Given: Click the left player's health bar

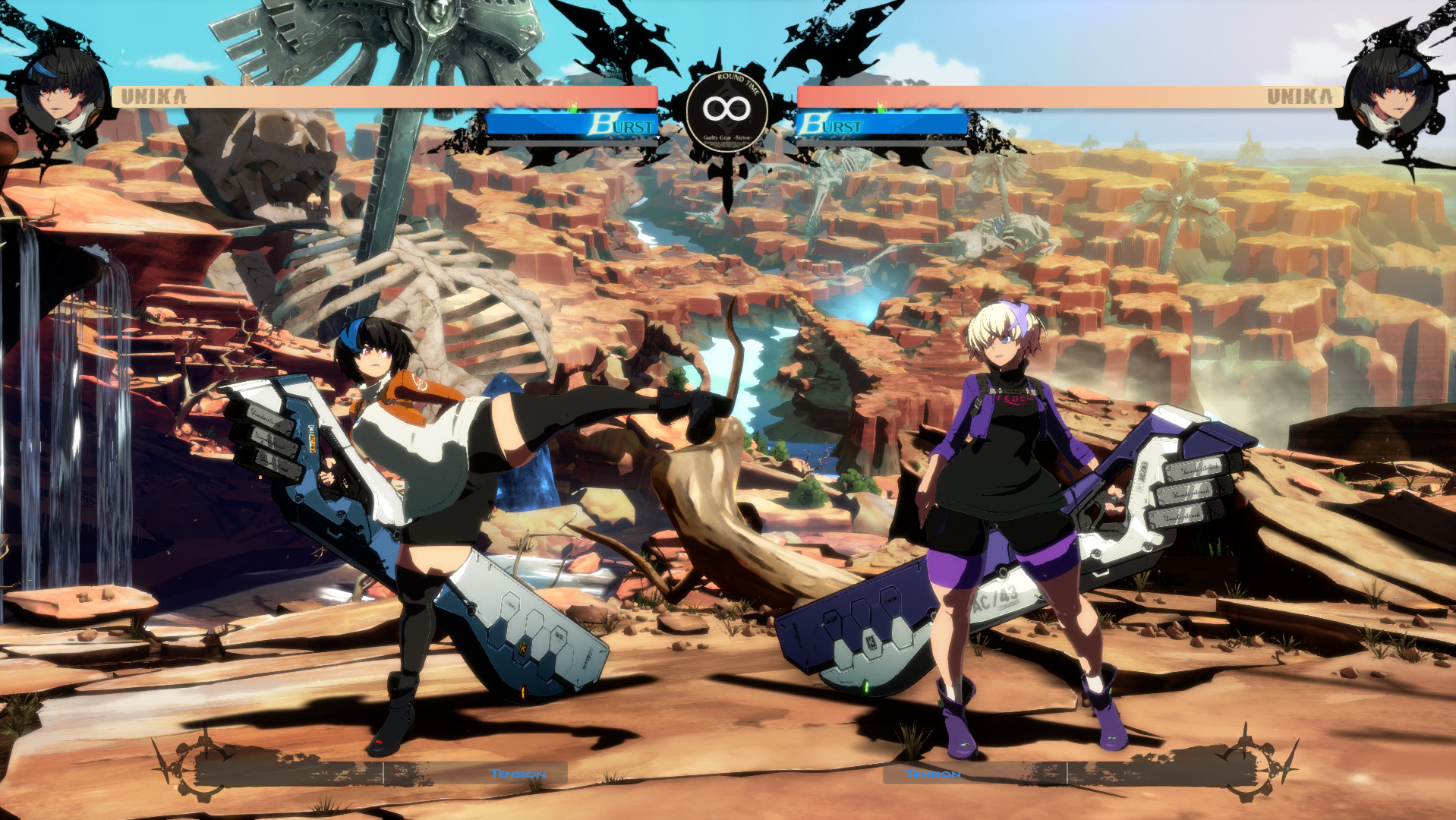Looking at the screenshot, I should (380, 95).
